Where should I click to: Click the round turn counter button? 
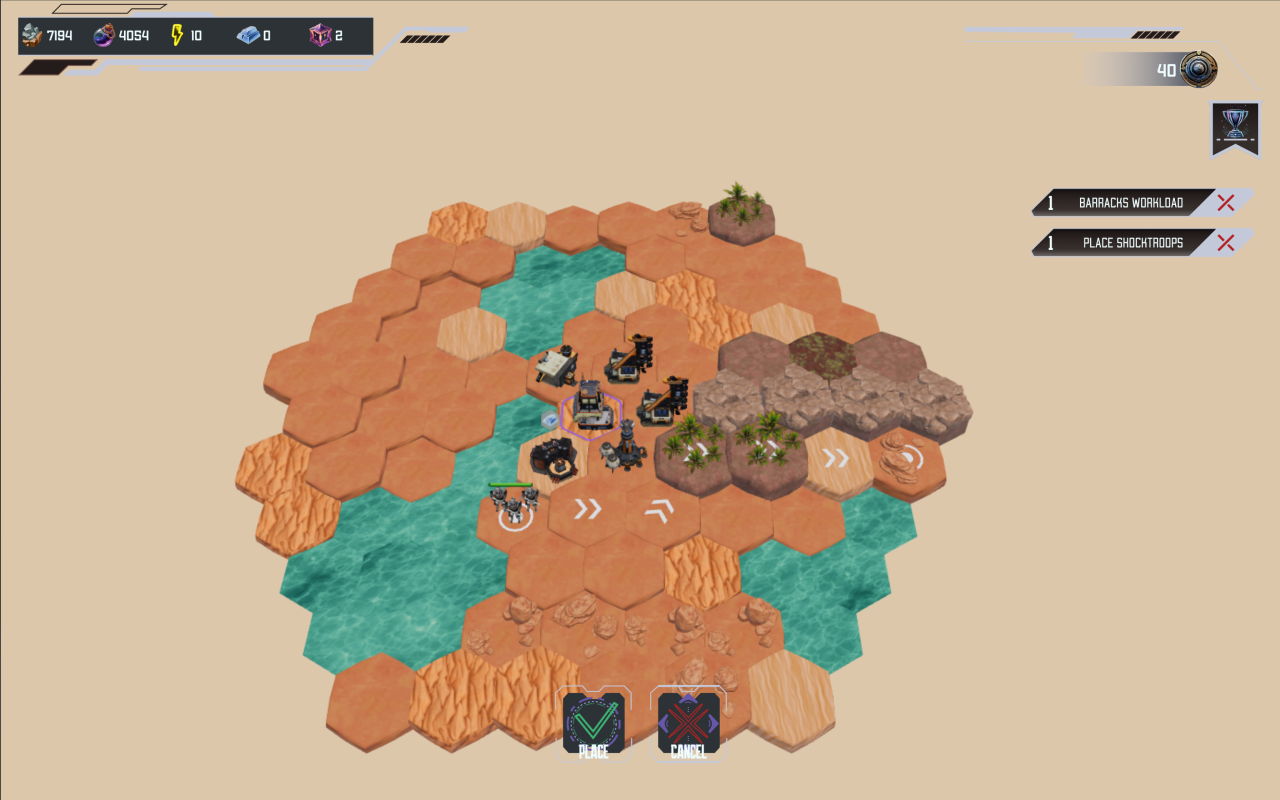pos(1198,70)
